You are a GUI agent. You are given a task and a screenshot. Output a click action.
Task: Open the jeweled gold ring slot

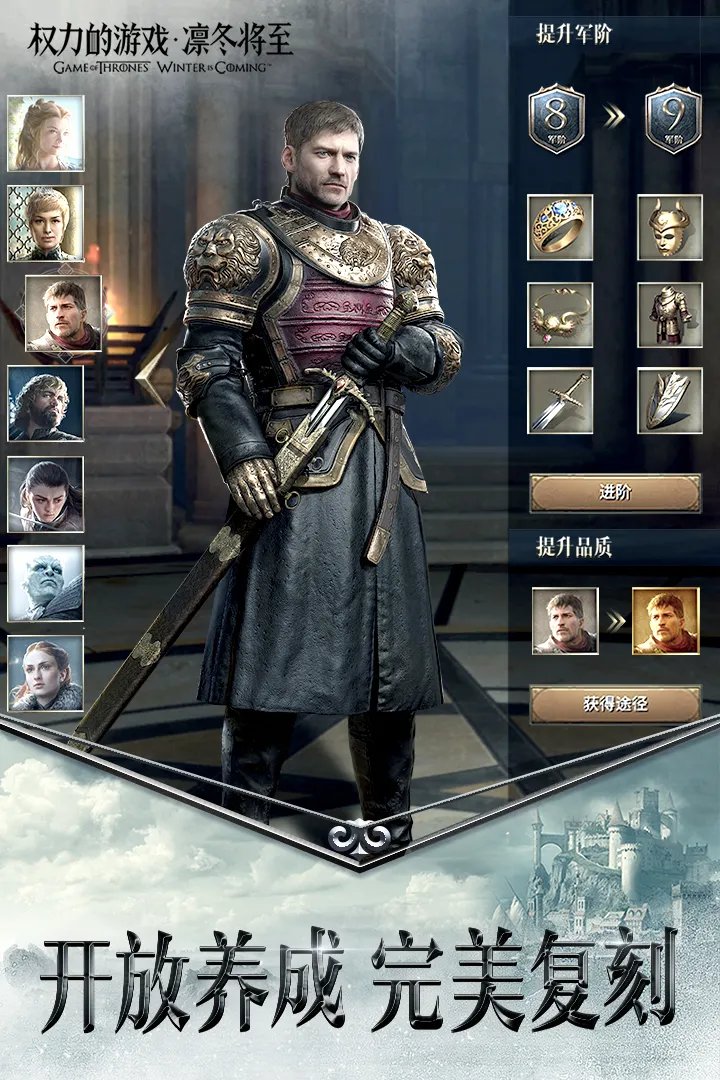(x=560, y=228)
